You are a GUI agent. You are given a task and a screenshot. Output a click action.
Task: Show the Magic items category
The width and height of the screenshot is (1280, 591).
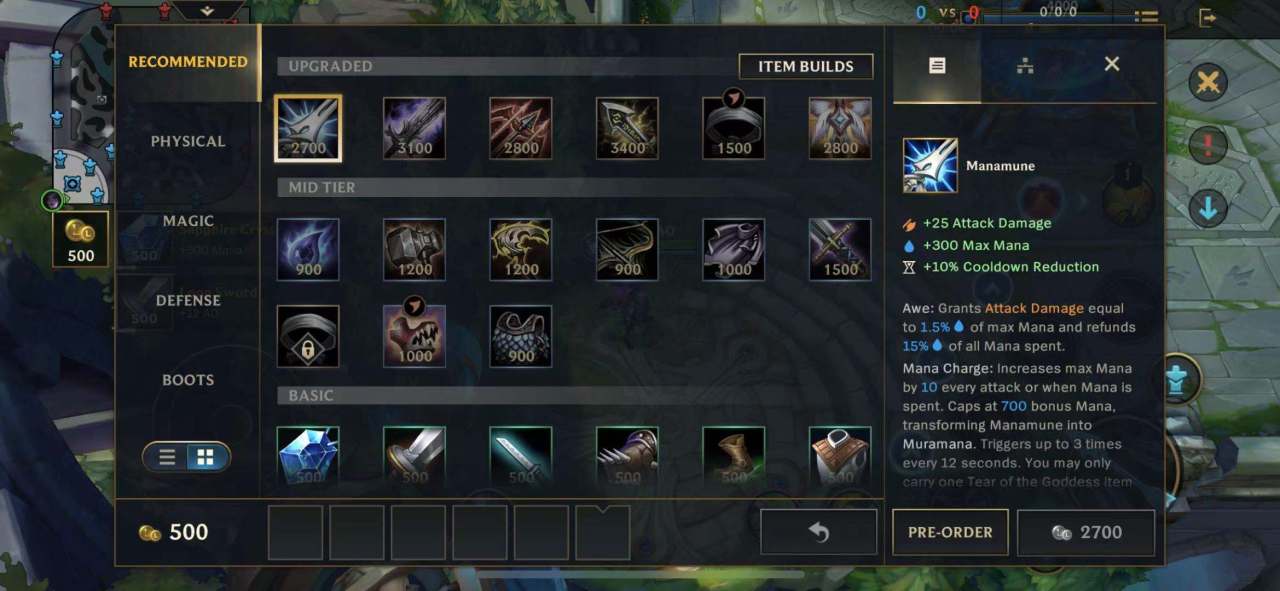tap(188, 221)
